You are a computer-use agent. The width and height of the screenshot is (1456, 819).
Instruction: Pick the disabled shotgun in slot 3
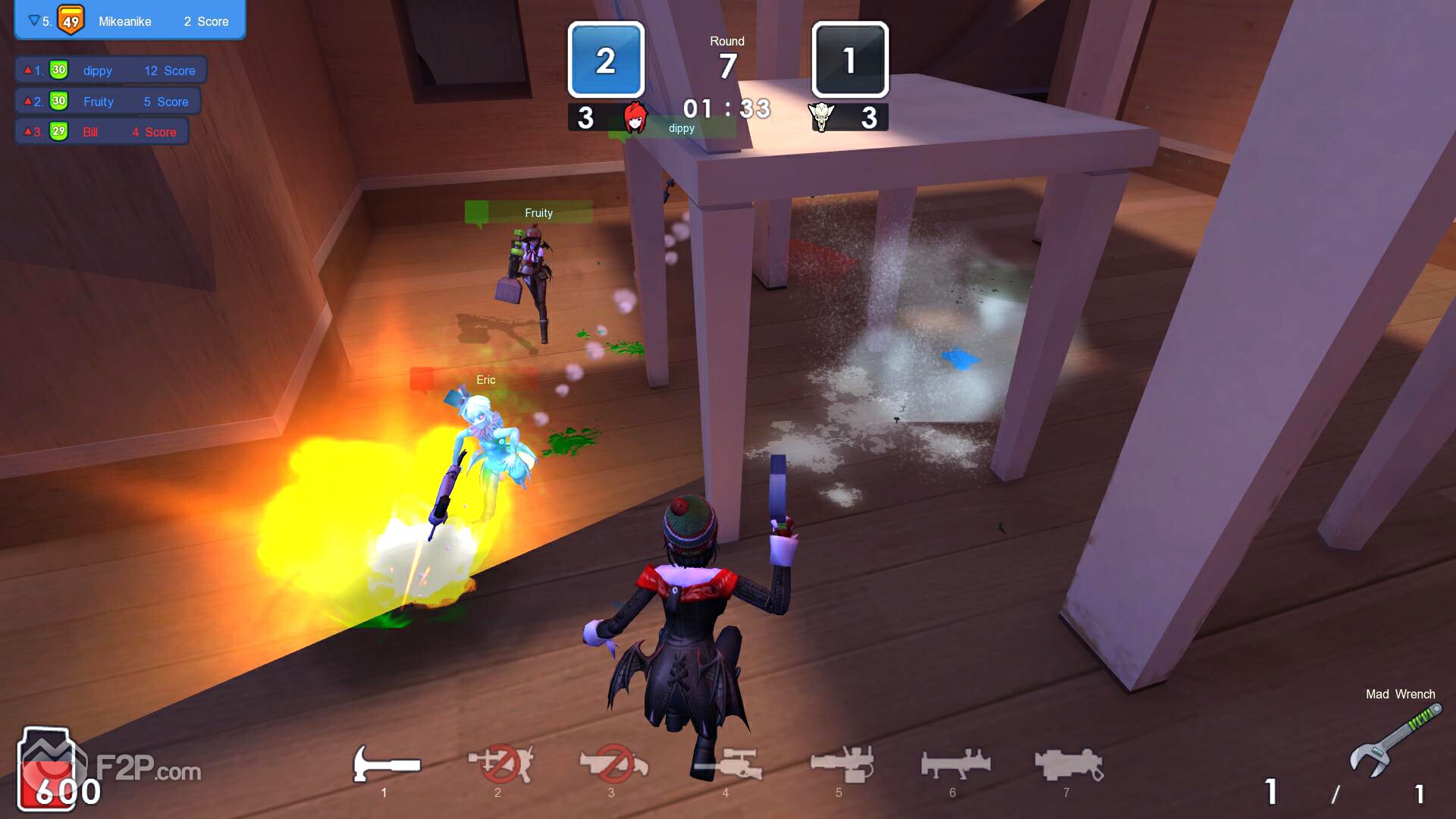pos(613,764)
